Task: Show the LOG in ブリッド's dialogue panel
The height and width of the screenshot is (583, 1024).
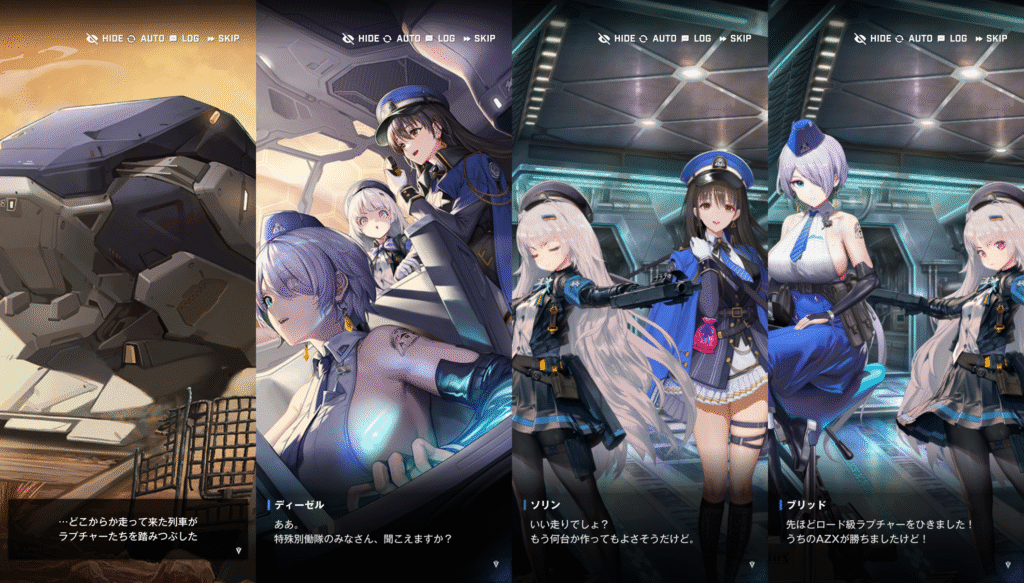Action: [x=951, y=38]
